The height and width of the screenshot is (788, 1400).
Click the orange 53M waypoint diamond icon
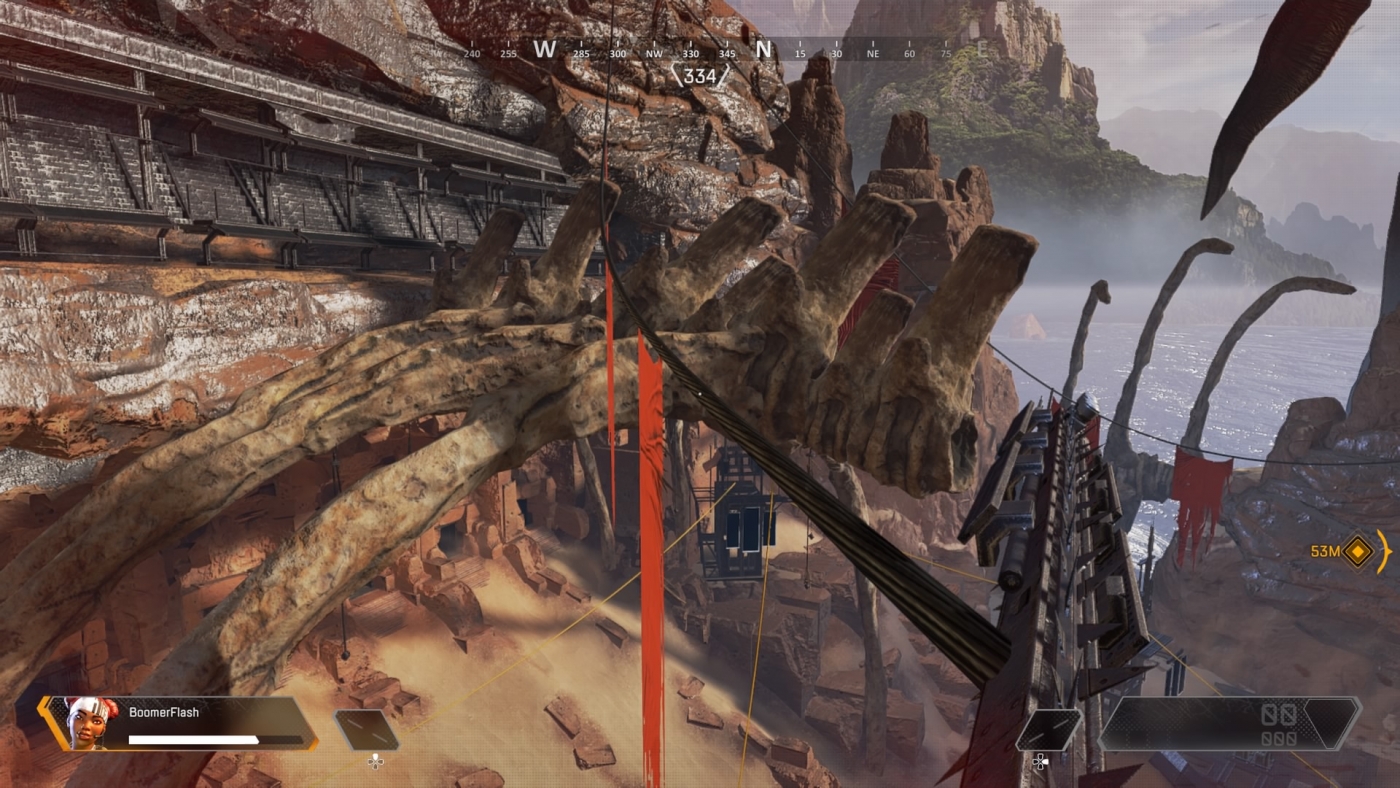coord(1356,550)
